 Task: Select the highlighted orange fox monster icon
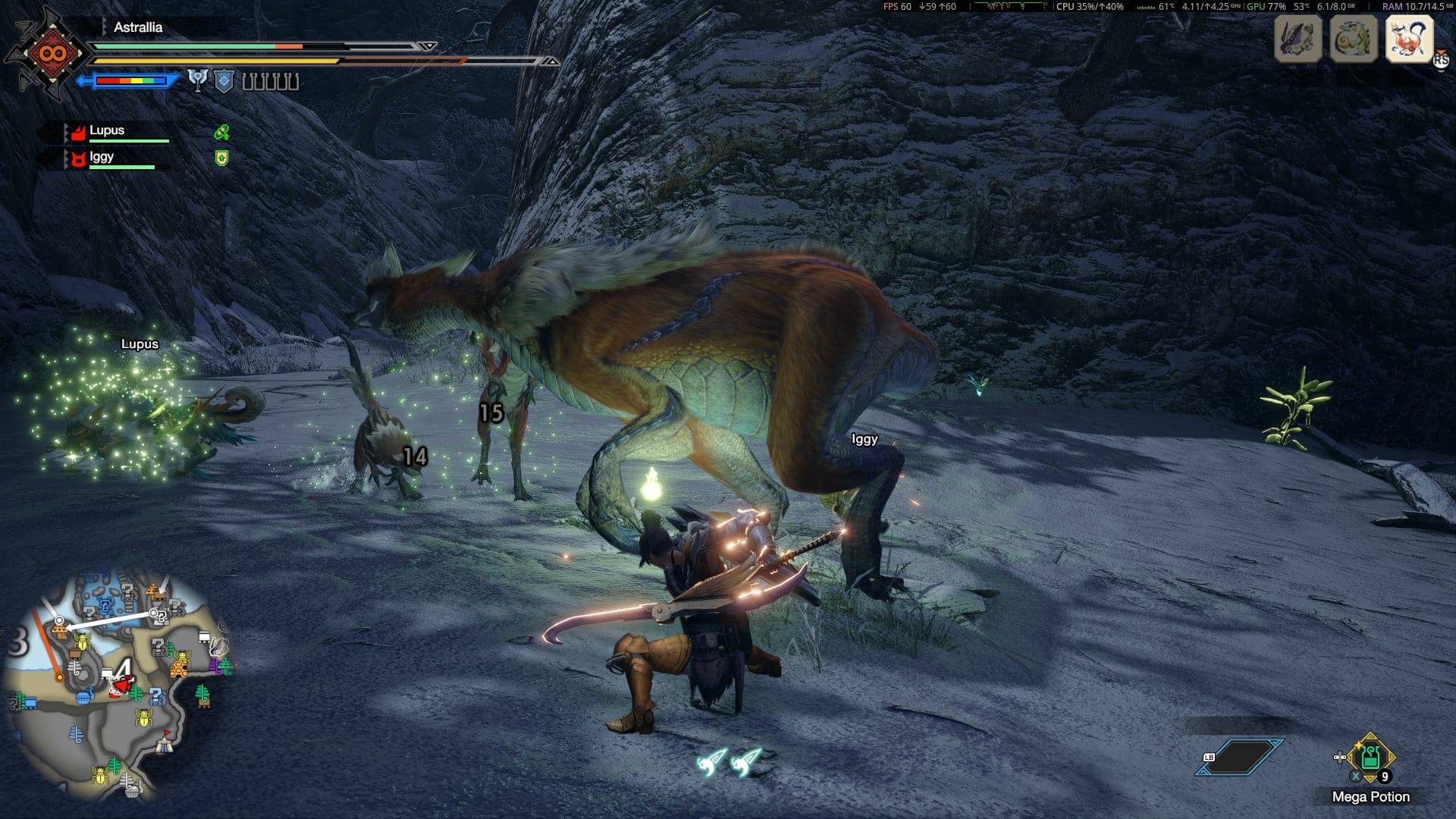tap(1409, 38)
